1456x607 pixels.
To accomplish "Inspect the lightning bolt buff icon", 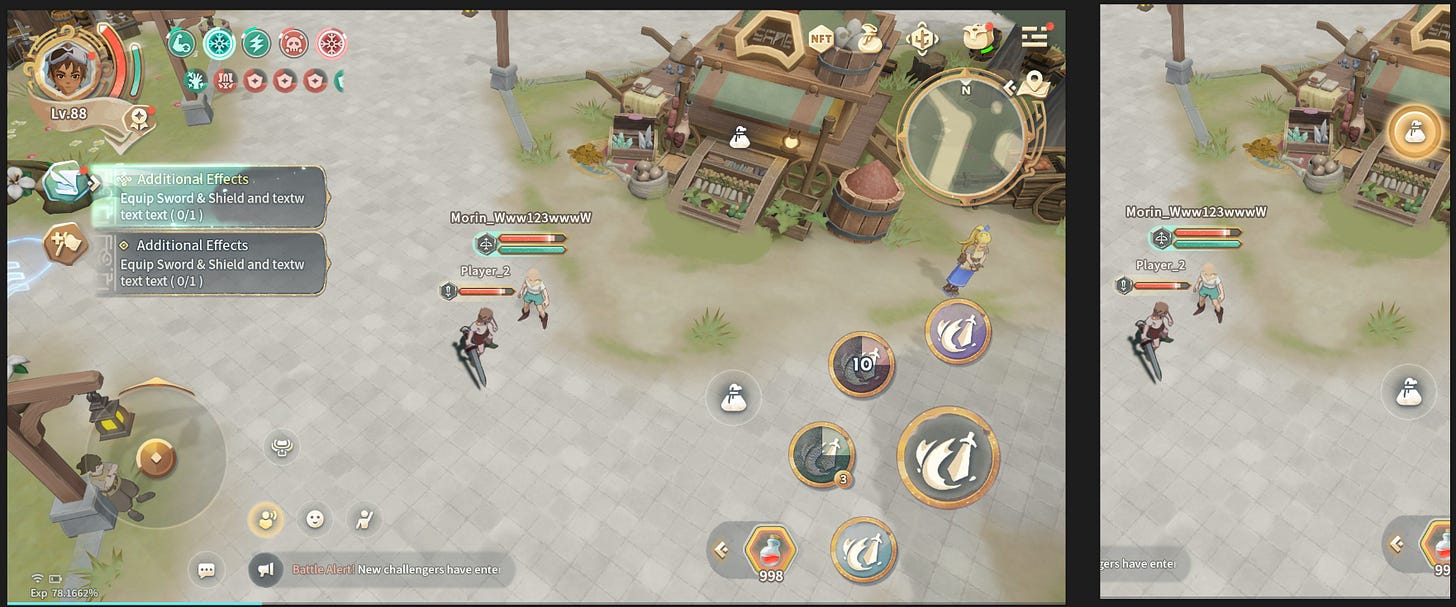I will click(256, 42).
